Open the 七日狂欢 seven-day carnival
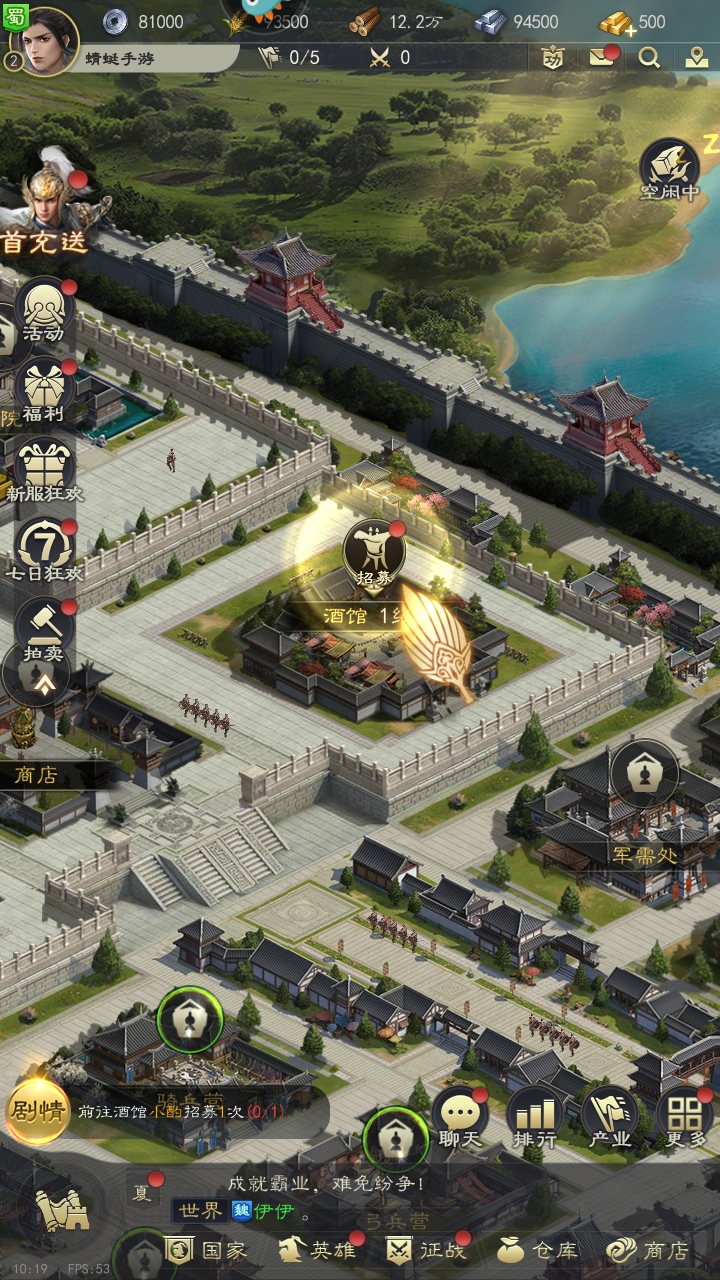720x1280 pixels. (44, 550)
